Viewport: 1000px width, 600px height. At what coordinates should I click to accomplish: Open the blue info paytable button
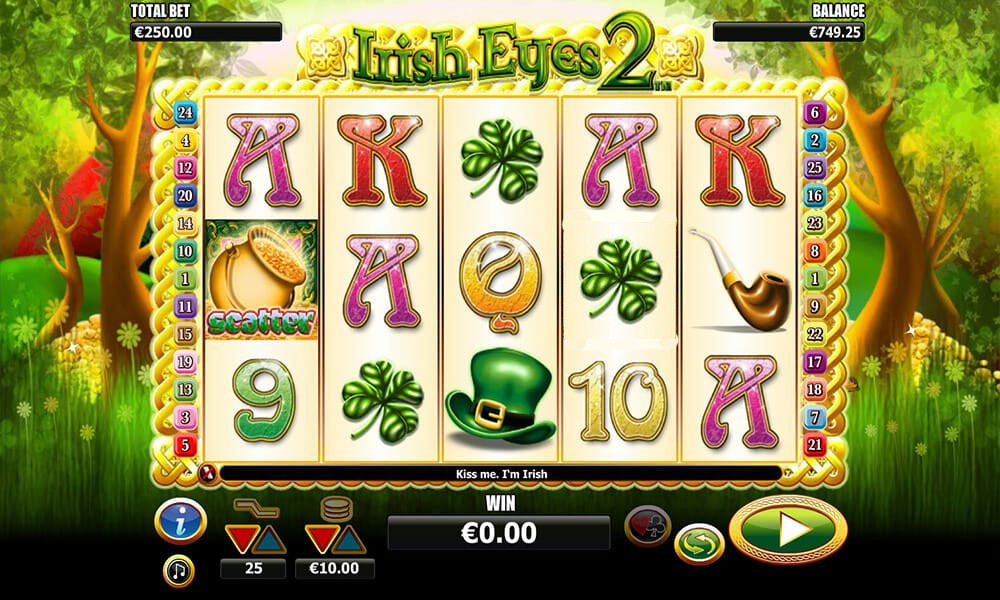pos(180,520)
